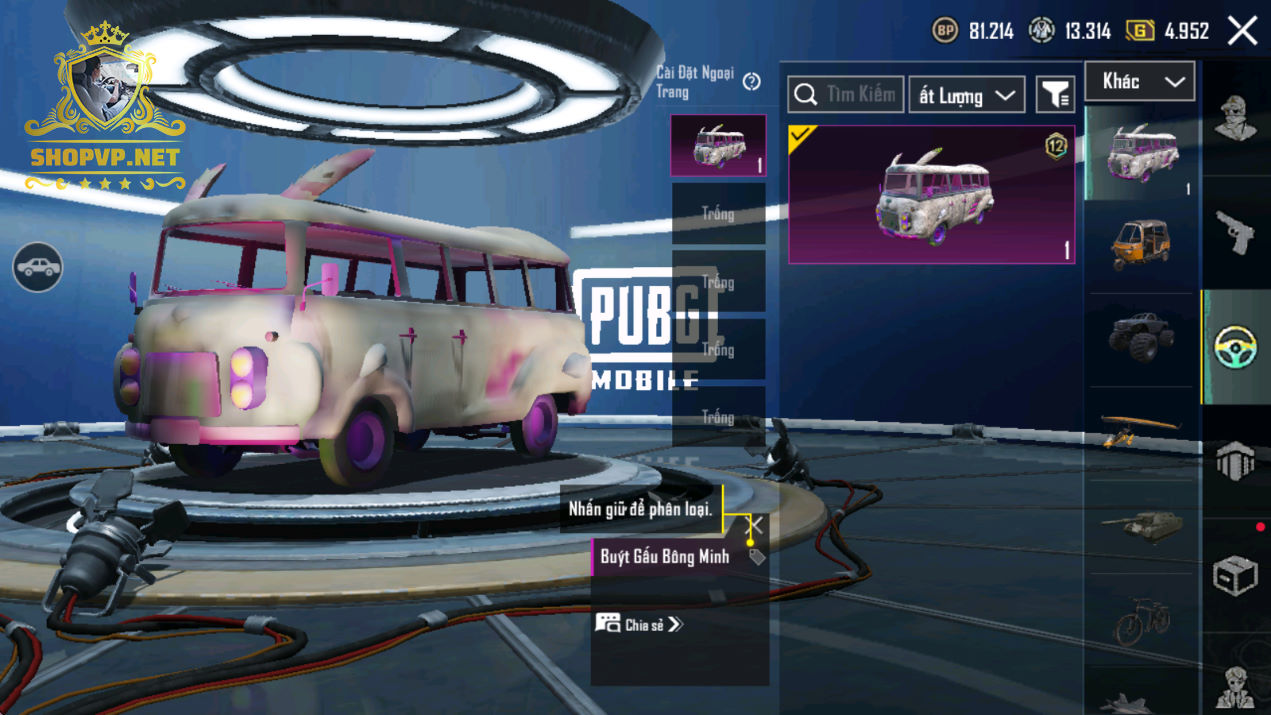Click the Tìm Kiếm search field
Screen dimensions: 1271x715
click(x=846, y=95)
